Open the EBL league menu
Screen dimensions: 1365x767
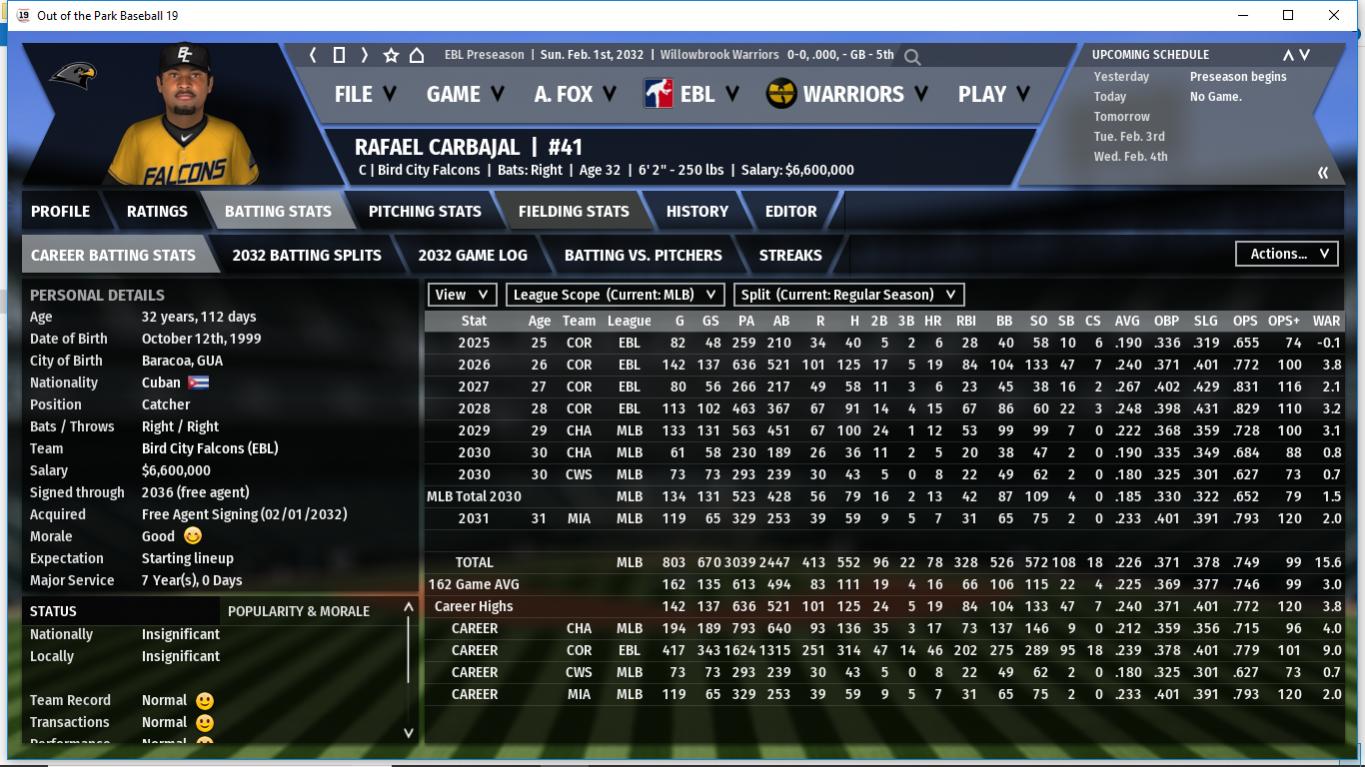[x=692, y=94]
